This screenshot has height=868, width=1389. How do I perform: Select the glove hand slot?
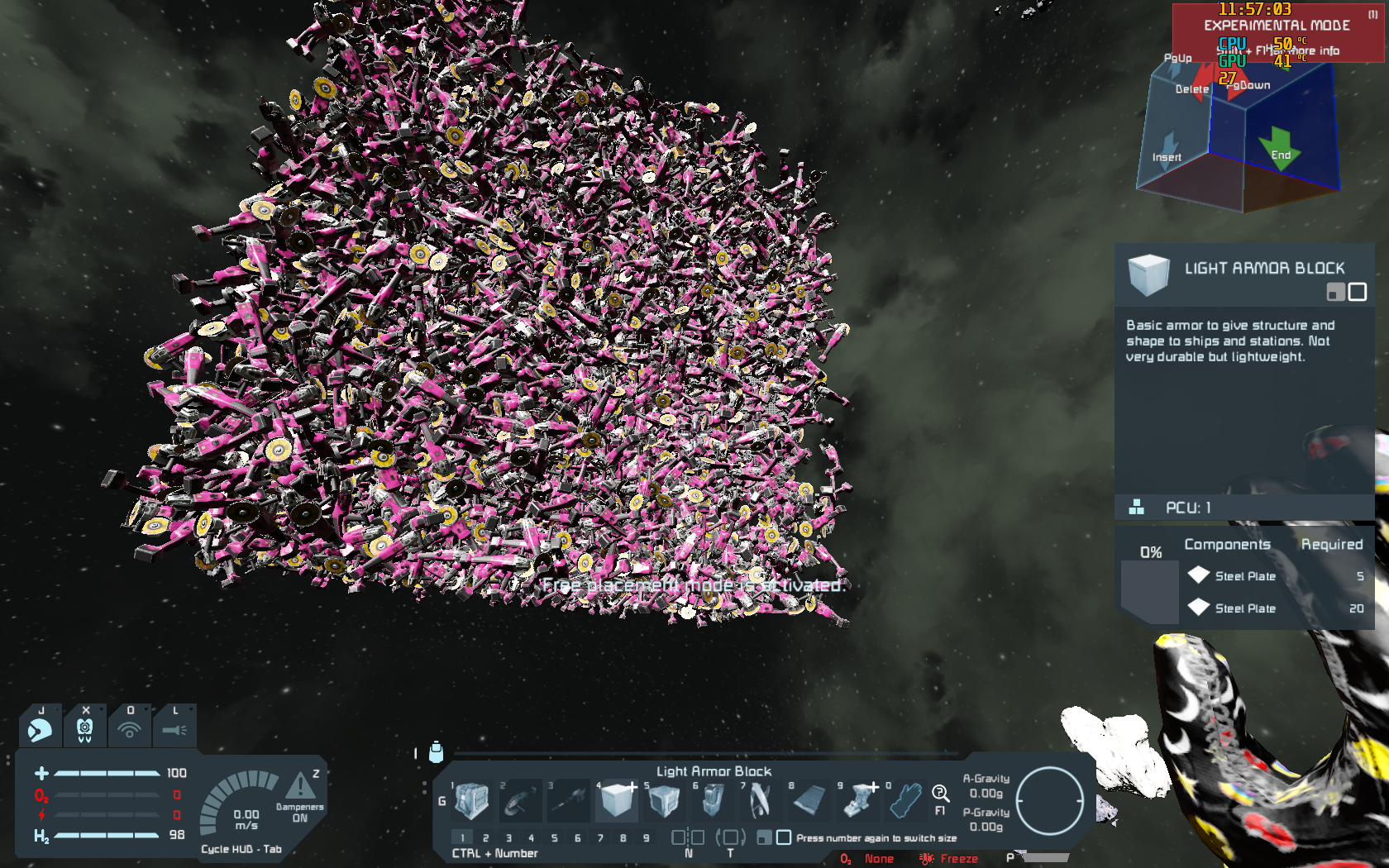coord(906,800)
